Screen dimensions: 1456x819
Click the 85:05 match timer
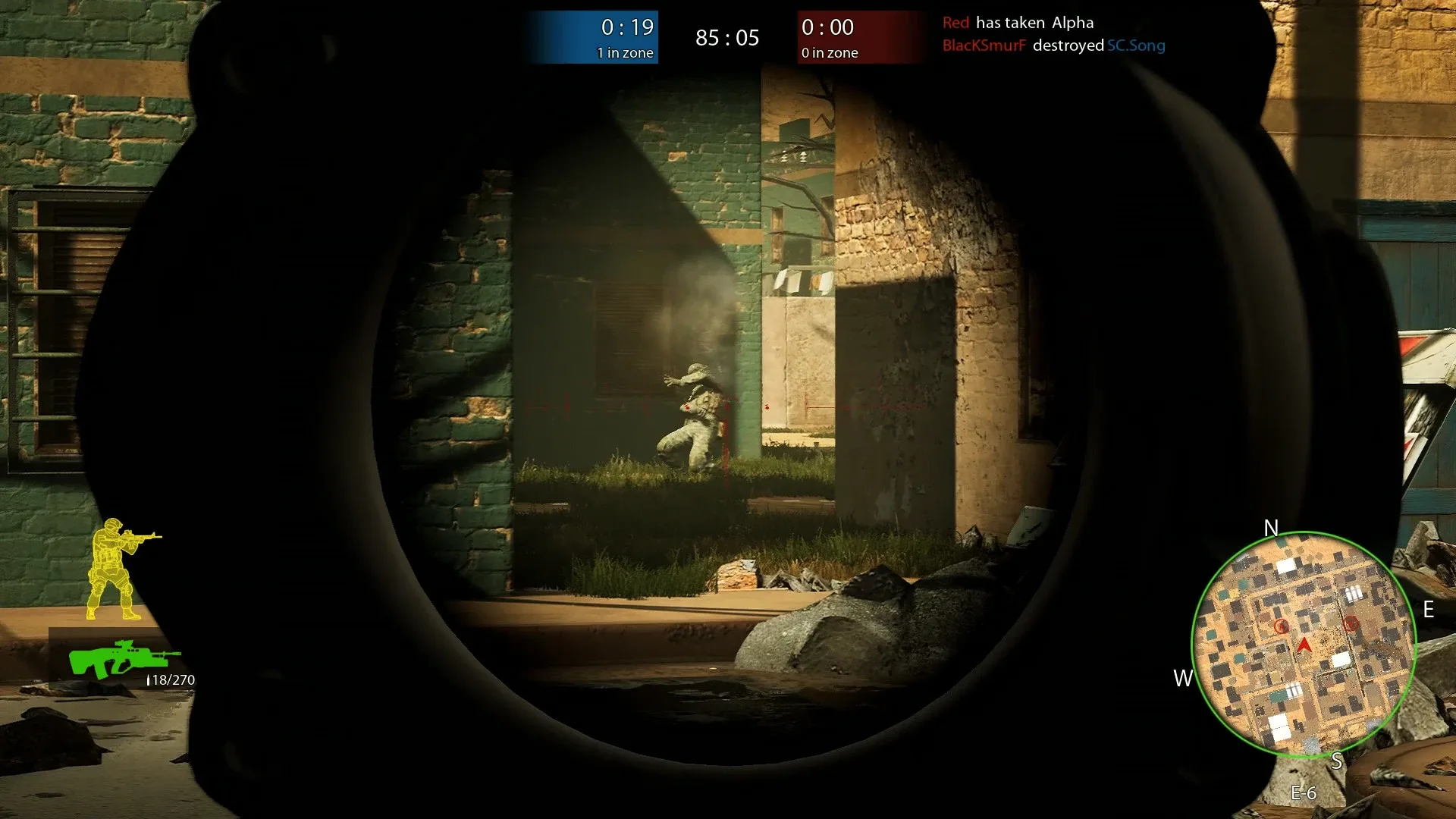(x=726, y=37)
